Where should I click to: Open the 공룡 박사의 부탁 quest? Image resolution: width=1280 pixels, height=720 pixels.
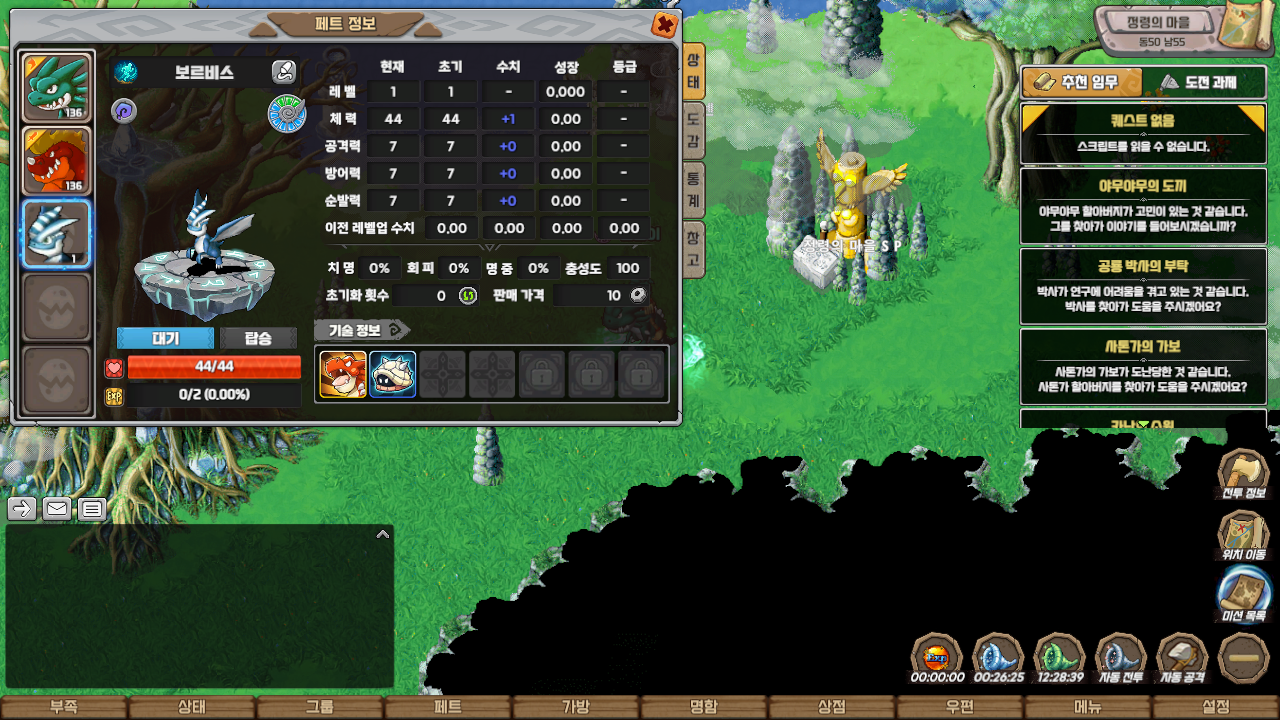(x=1142, y=285)
